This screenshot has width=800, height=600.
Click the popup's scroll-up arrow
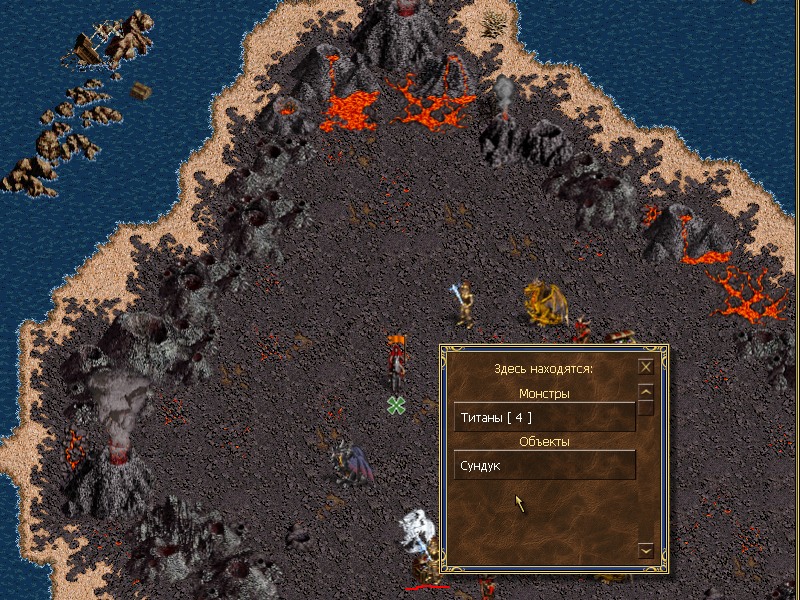tap(646, 392)
